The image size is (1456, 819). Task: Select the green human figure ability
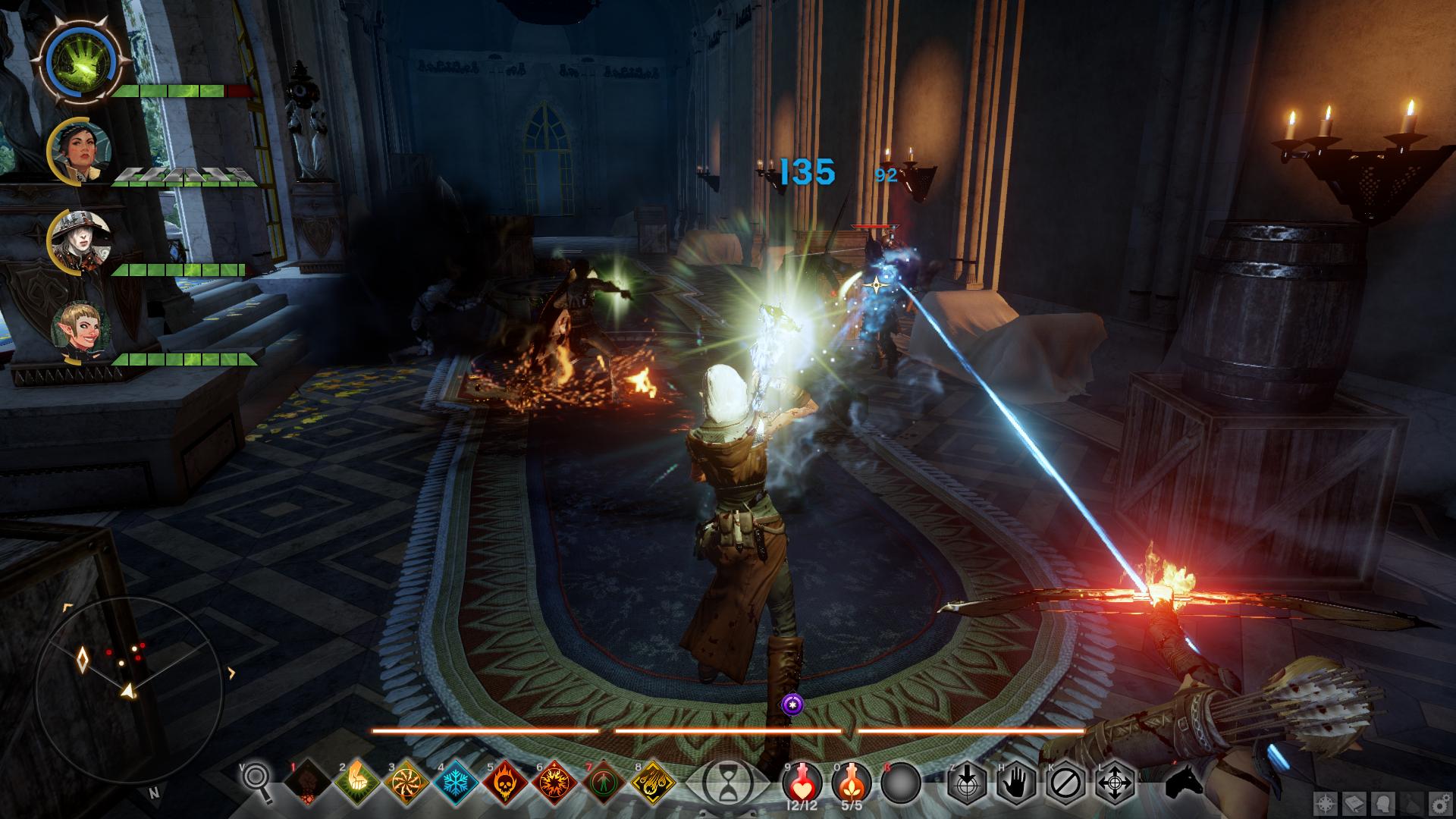[605, 781]
